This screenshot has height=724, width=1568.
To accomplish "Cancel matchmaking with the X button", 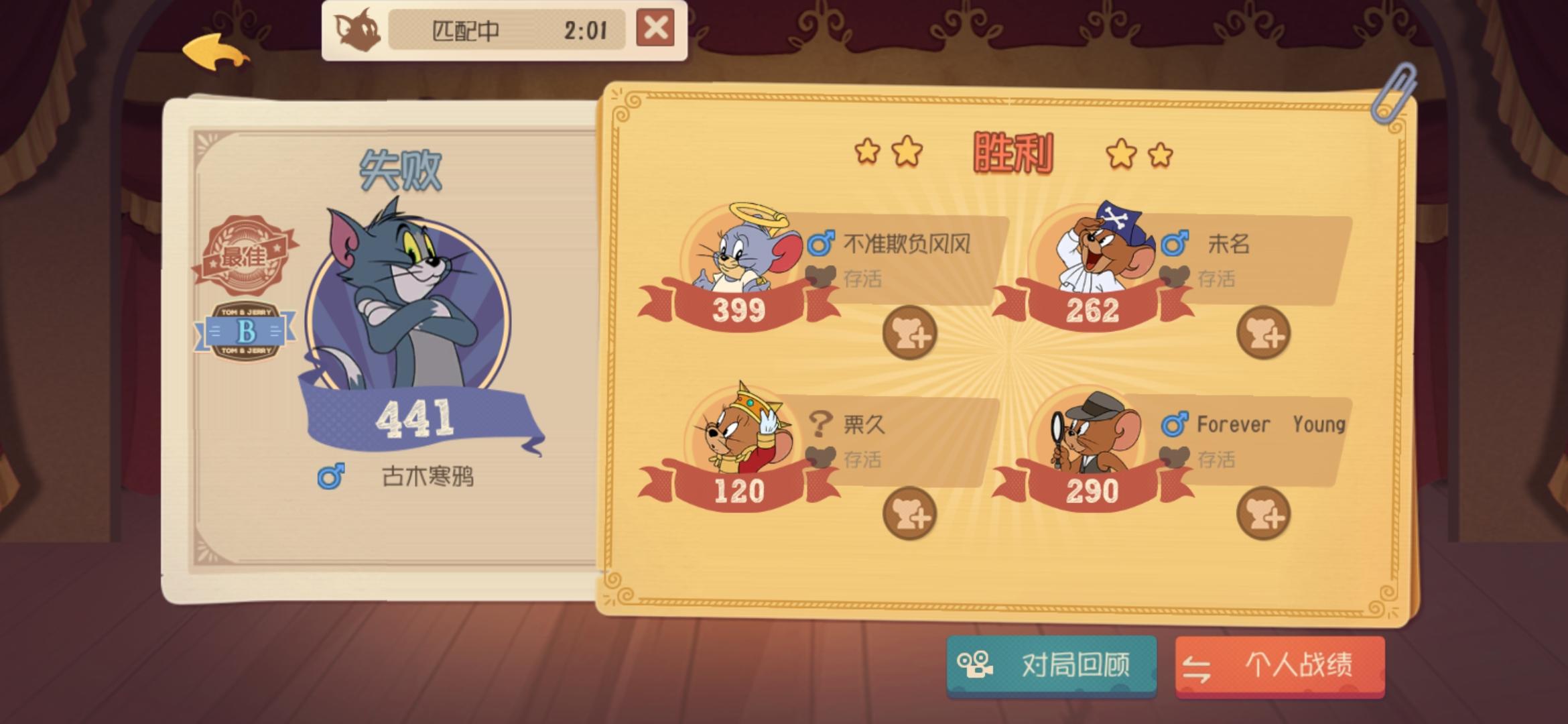I will pos(655,29).
